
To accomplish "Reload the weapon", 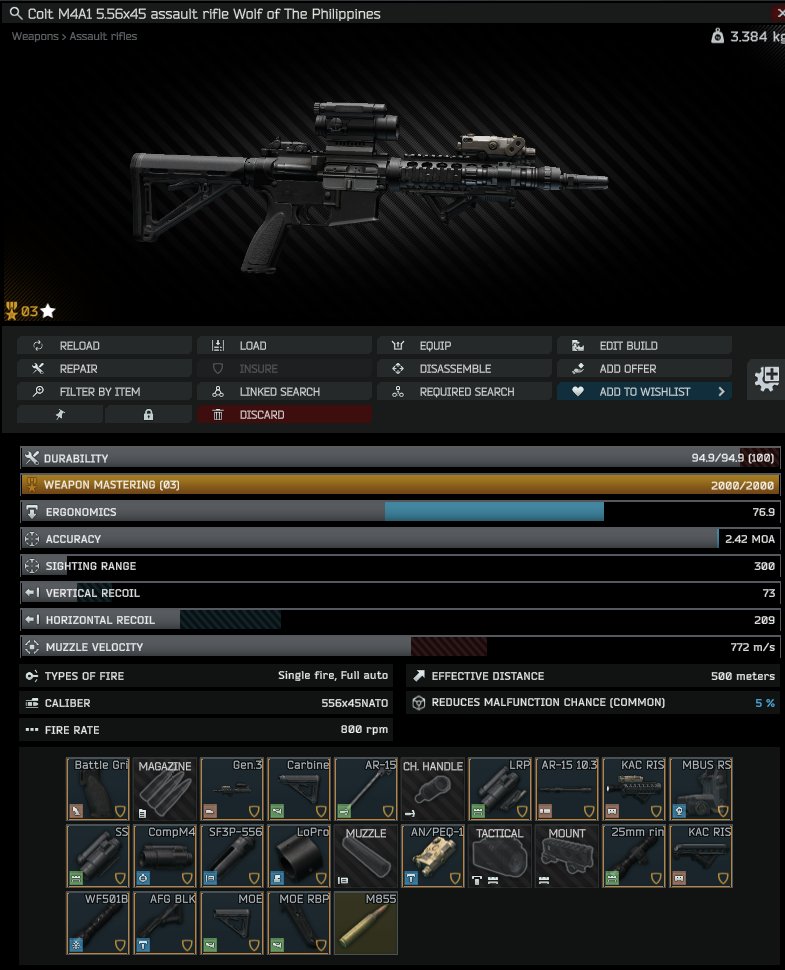I will 104,346.
